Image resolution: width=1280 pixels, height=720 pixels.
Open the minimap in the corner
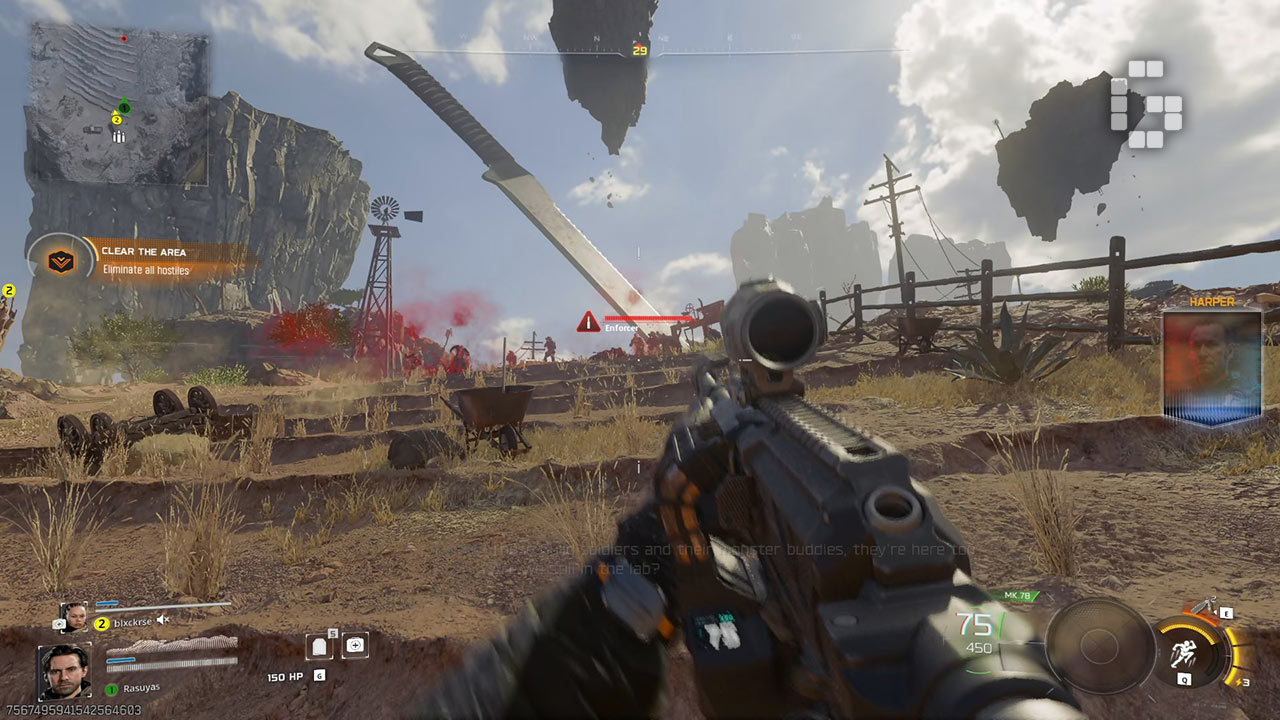click(118, 104)
